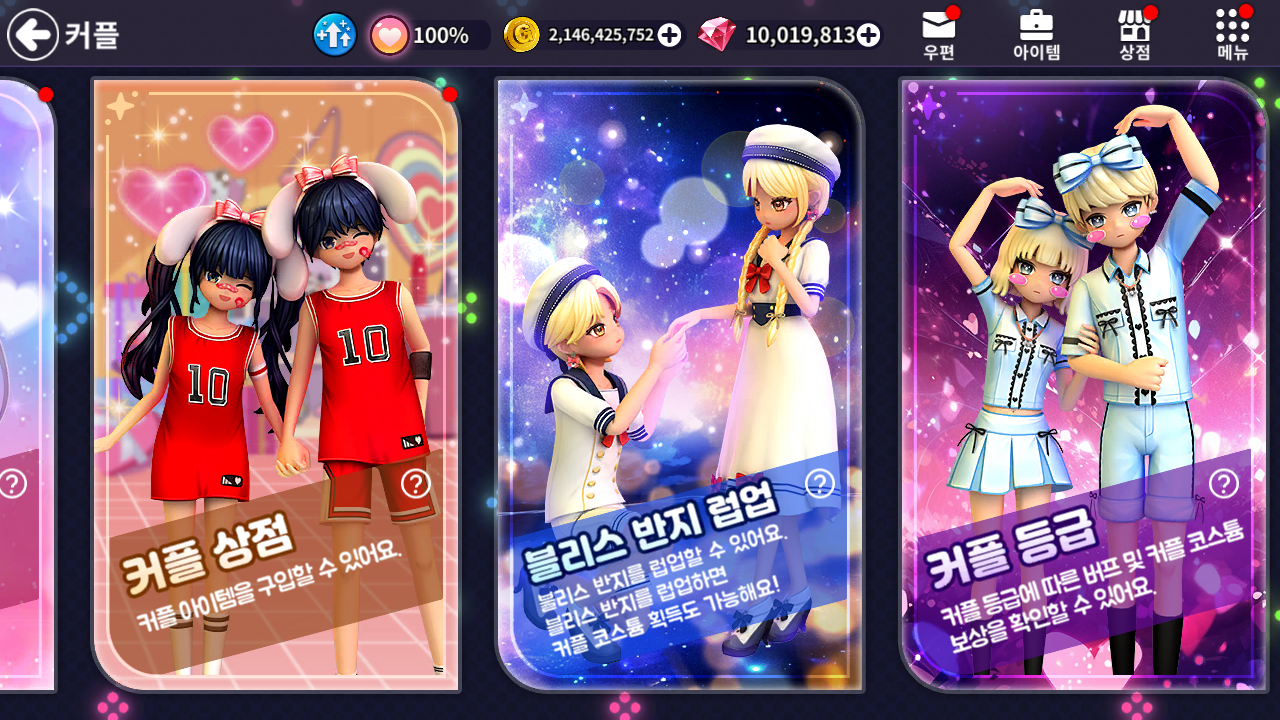Click the pink heart stamina icon
The height and width of the screenshot is (720, 1280).
point(389,35)
